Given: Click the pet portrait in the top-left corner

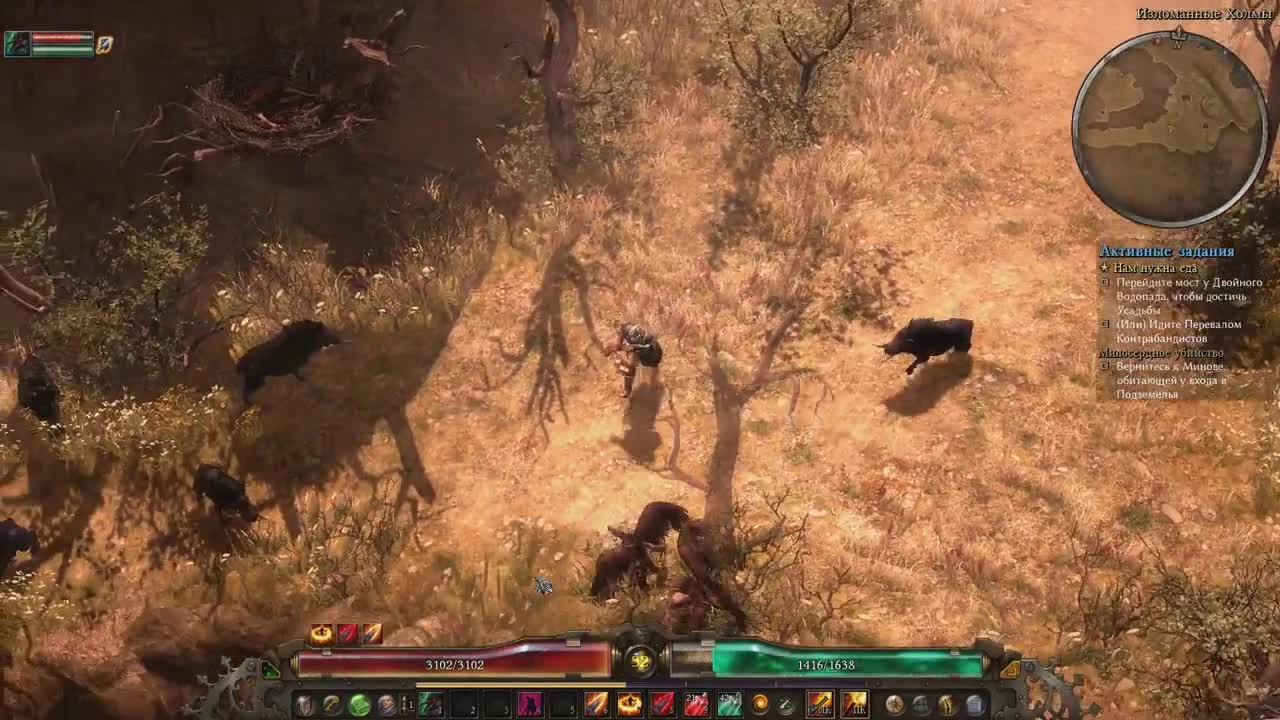Looking at the screenshot, I should (x=20, y=45).
